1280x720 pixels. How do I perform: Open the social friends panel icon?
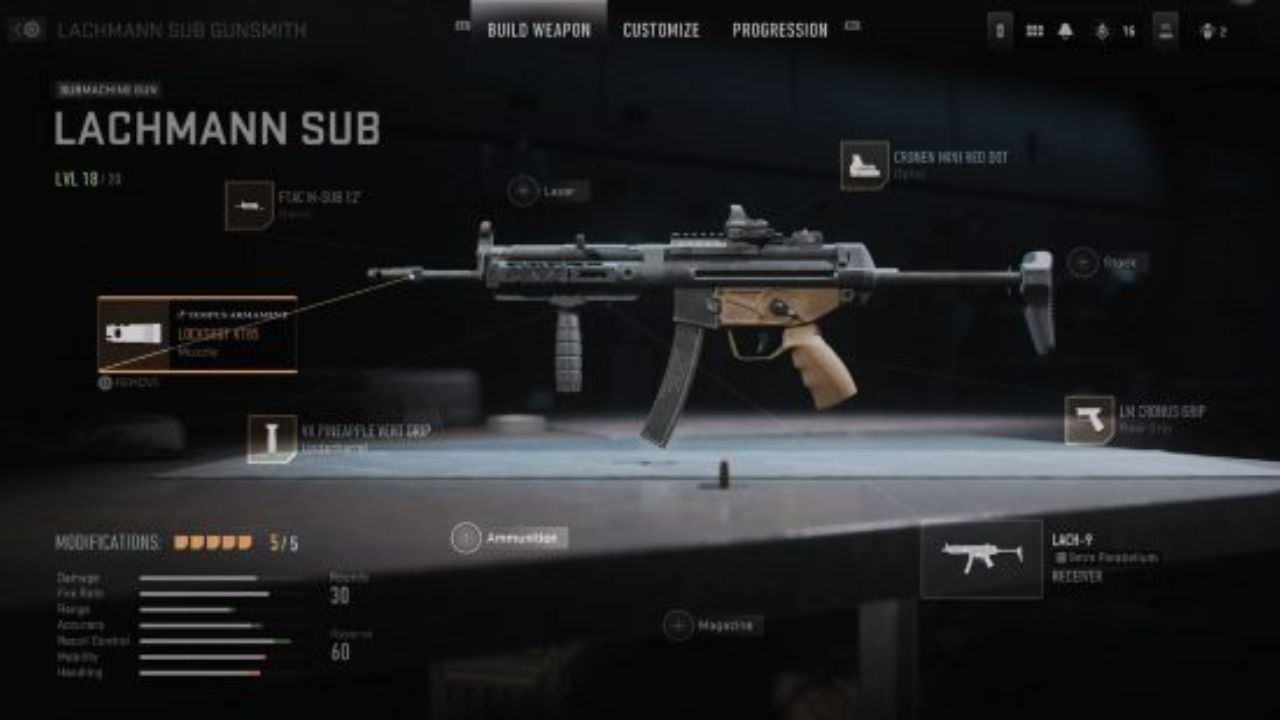(1207, 31)
